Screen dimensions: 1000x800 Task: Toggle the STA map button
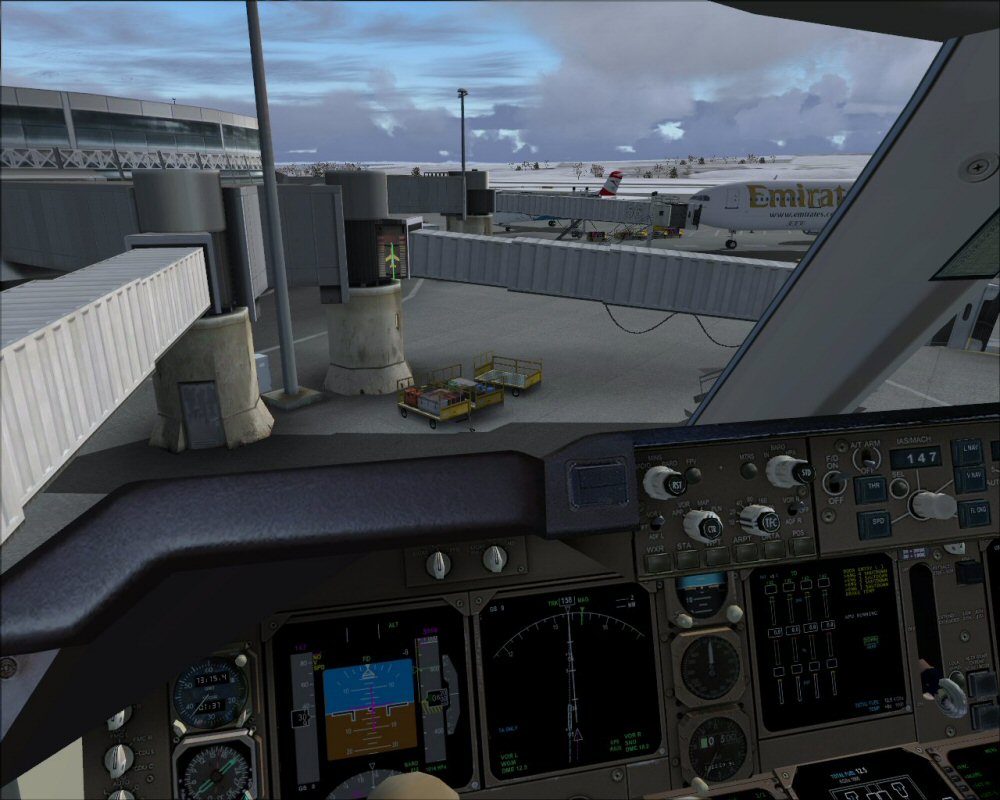pyautogui.click(x=689, y=559)
